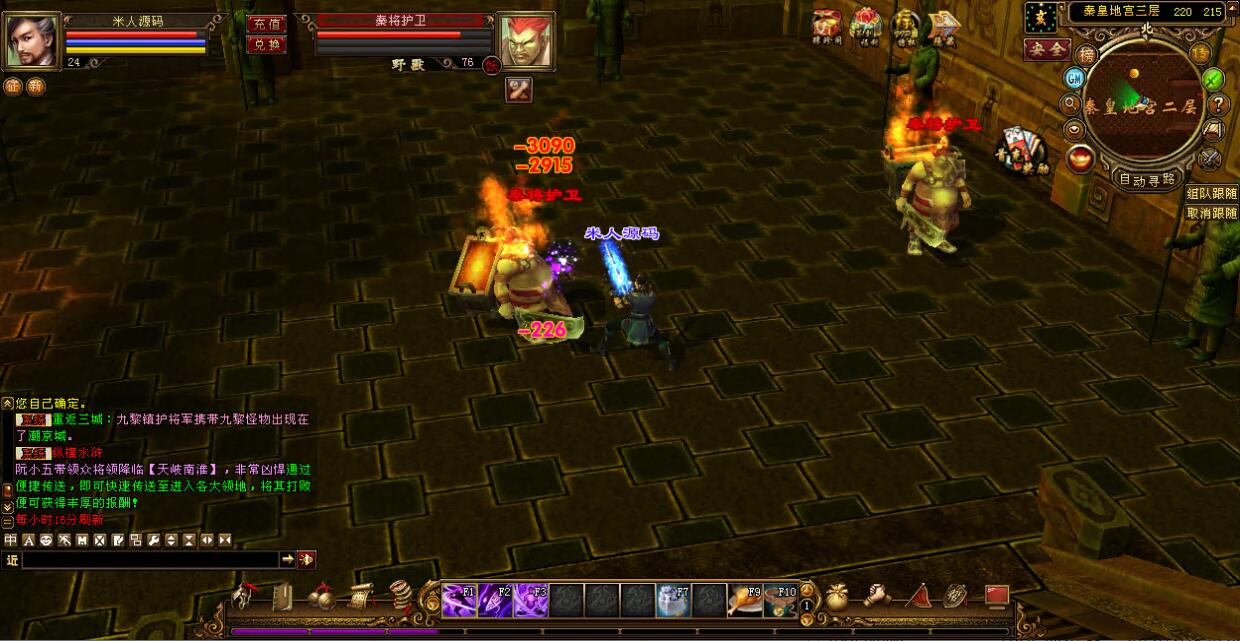Use the F7 white pouch item
Screen dimensions: 1240x641
pyautogui.click(x=672, y=599)
